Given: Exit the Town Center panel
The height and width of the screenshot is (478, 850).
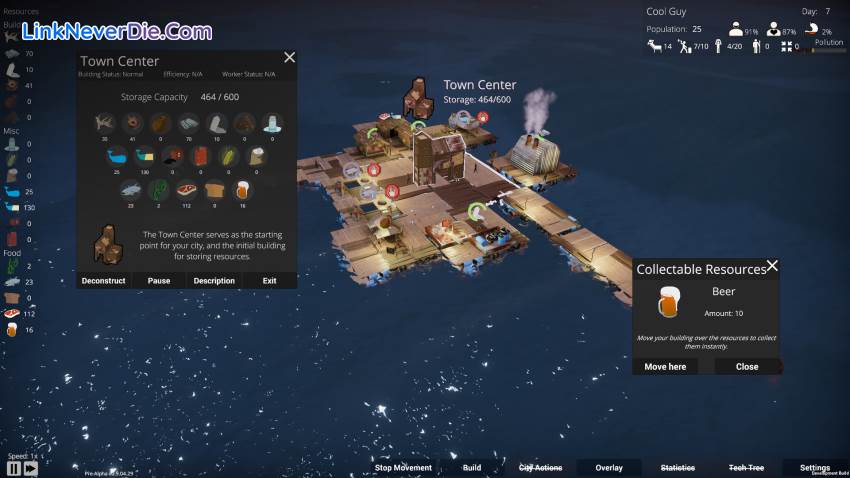Looking at the screenshot, I should click(269, 281).
